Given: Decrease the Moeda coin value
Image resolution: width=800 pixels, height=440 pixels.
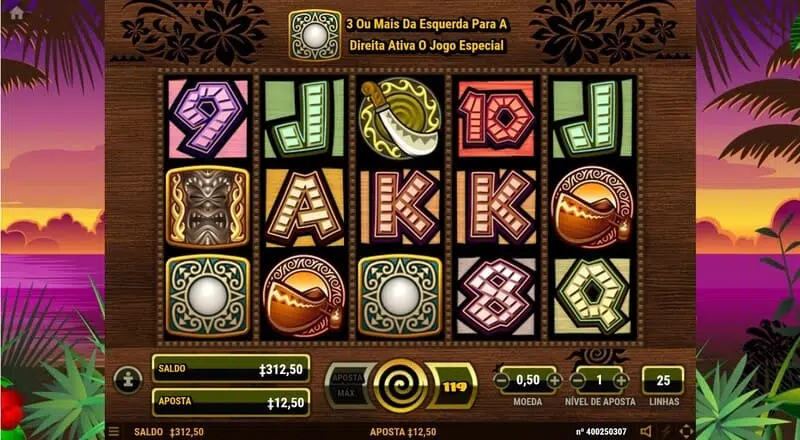Looking at the screenshot, I should [502, 380].
